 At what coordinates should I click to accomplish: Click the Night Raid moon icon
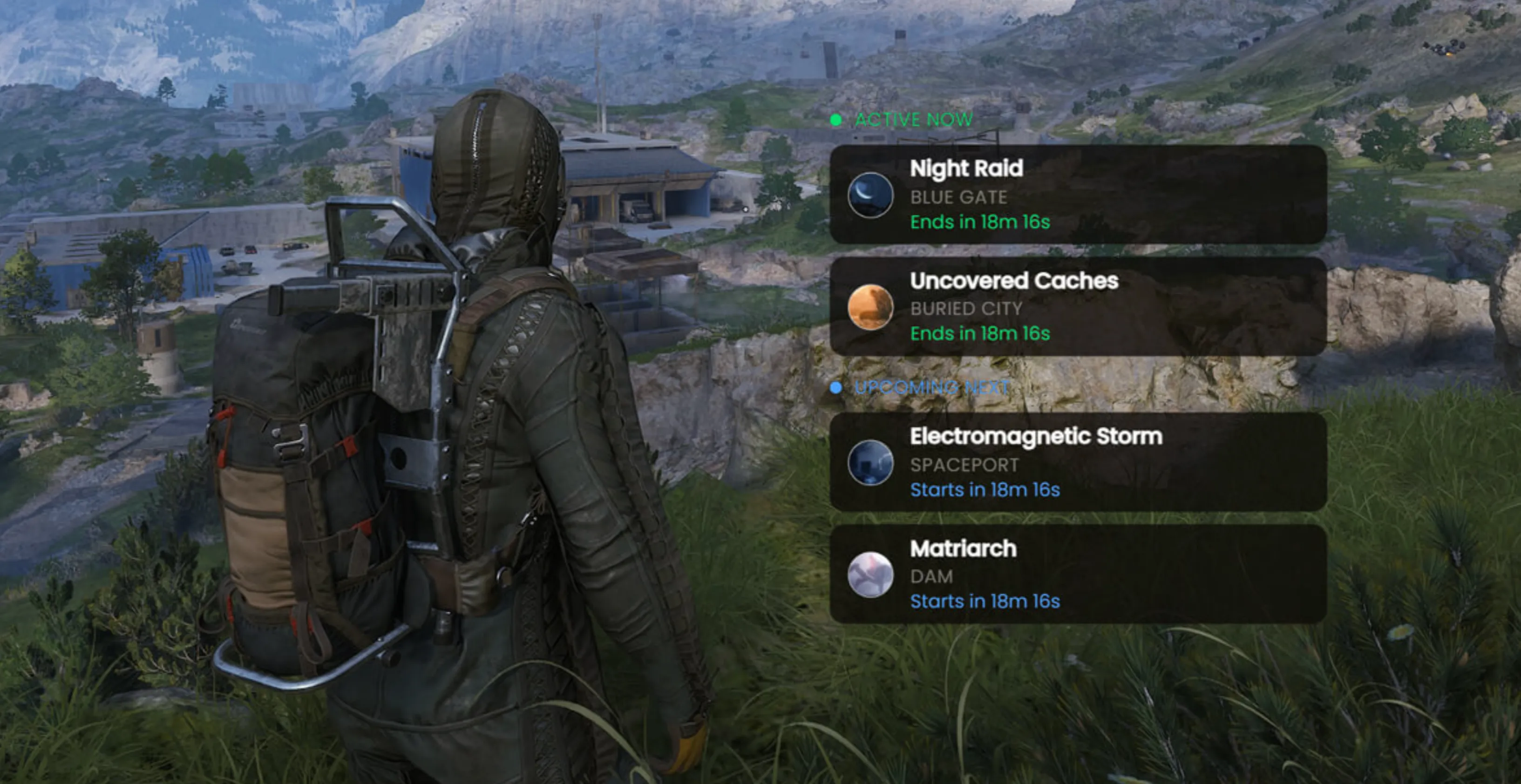(x=870, y=195)
